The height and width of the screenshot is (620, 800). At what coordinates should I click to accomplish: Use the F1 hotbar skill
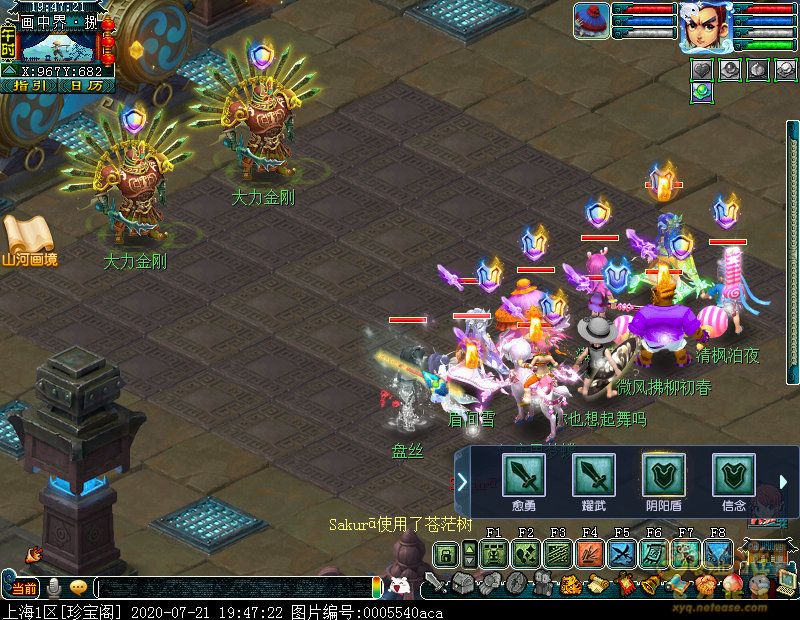[x=493, y=553]
